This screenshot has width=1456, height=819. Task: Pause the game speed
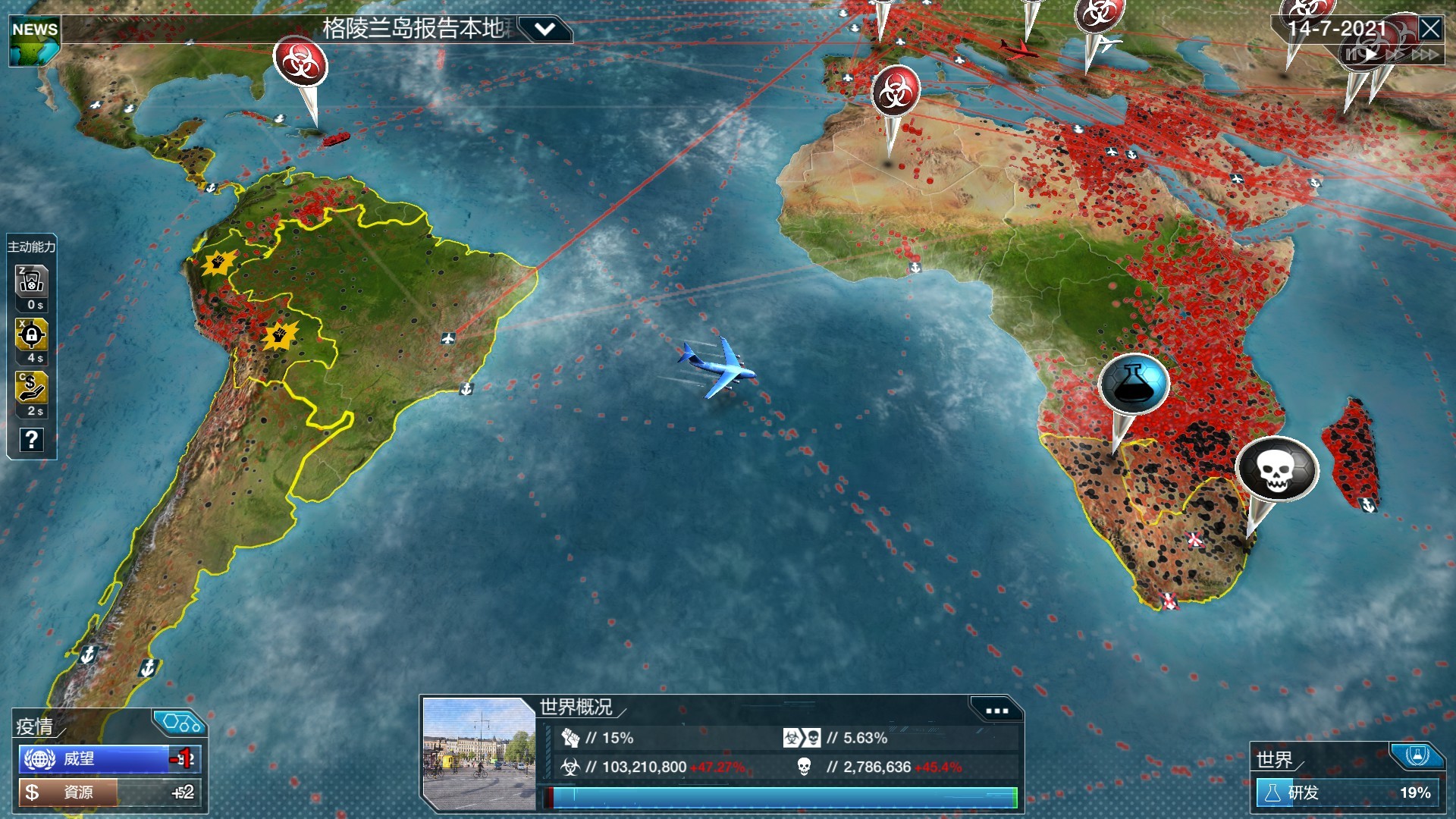click(1351, 55)
